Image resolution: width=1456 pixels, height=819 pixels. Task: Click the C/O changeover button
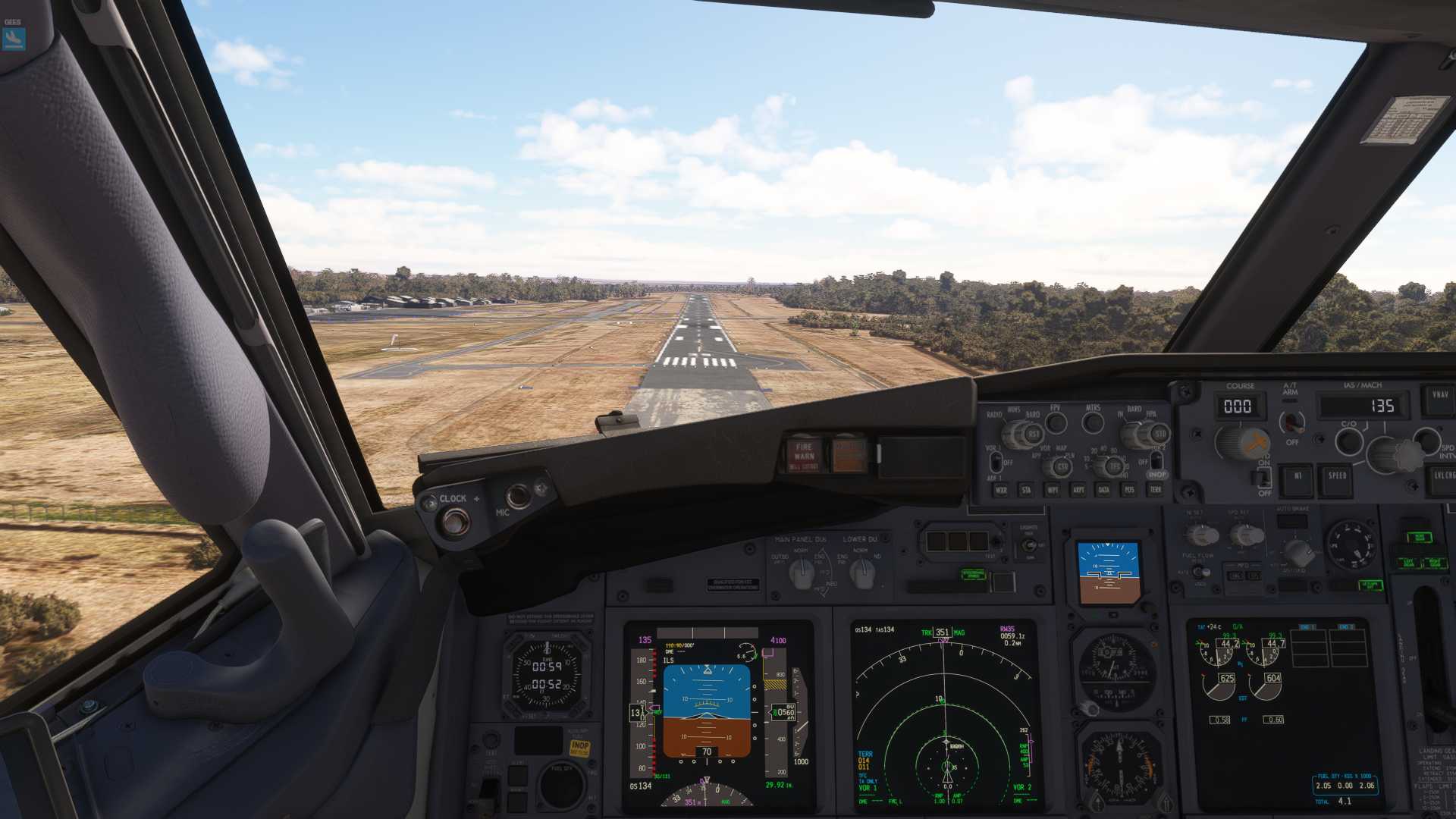pos(1349,441)
